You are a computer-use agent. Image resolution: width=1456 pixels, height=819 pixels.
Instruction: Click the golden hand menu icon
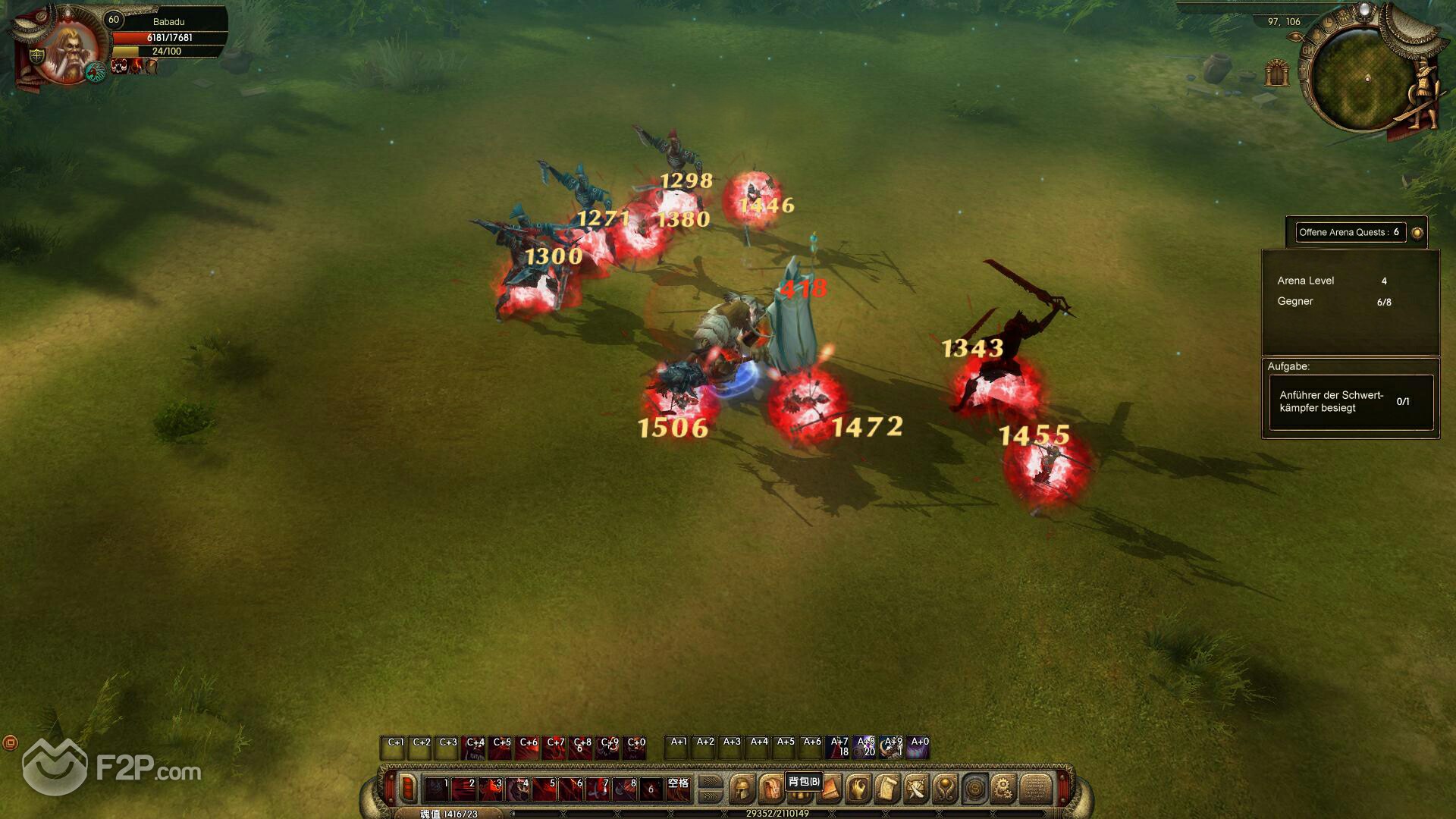tap(858, 789)
